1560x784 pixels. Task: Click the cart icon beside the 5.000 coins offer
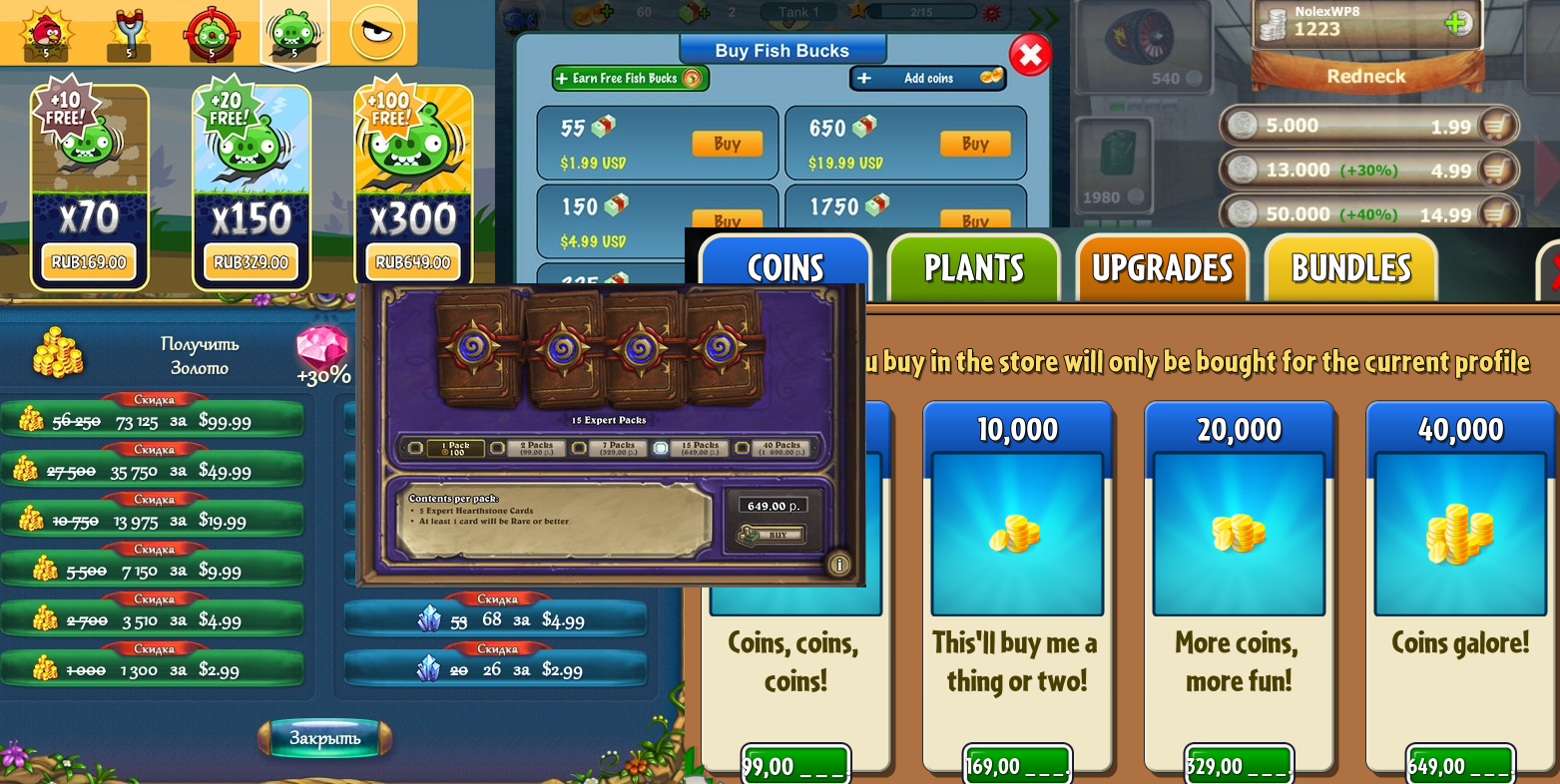point(1499,126)
